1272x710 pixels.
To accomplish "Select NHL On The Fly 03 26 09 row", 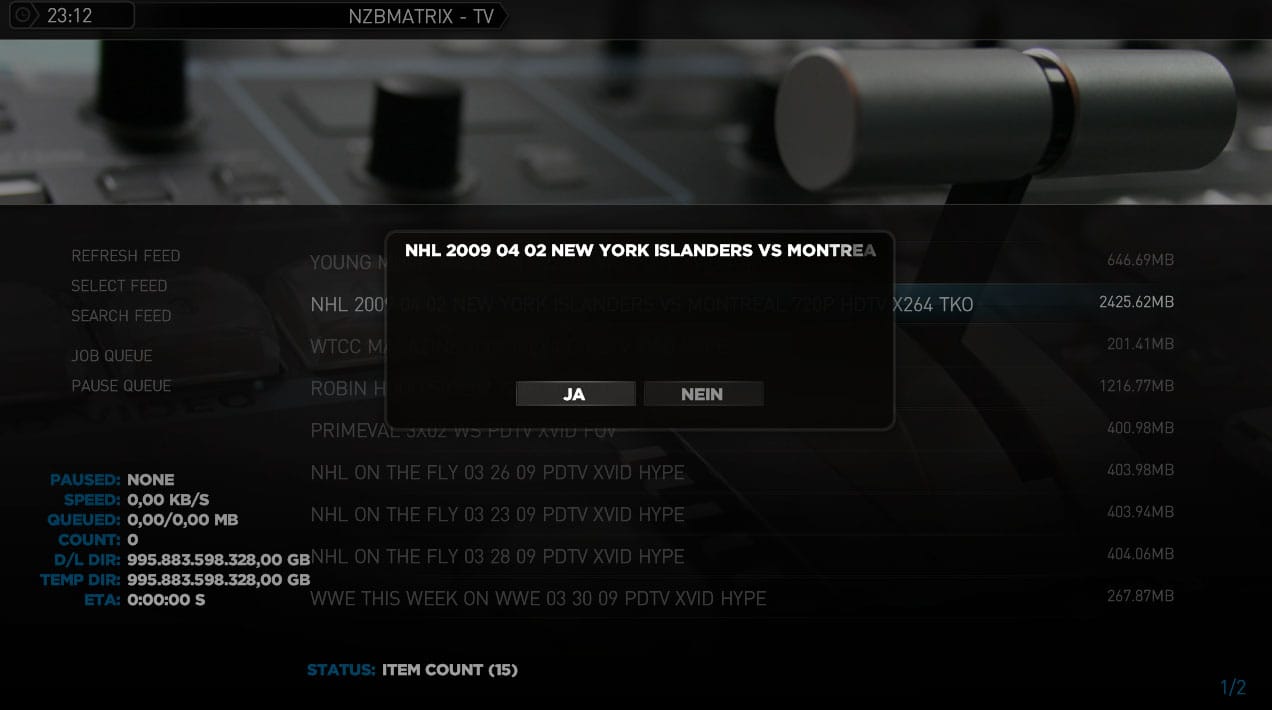I will 497,472.
